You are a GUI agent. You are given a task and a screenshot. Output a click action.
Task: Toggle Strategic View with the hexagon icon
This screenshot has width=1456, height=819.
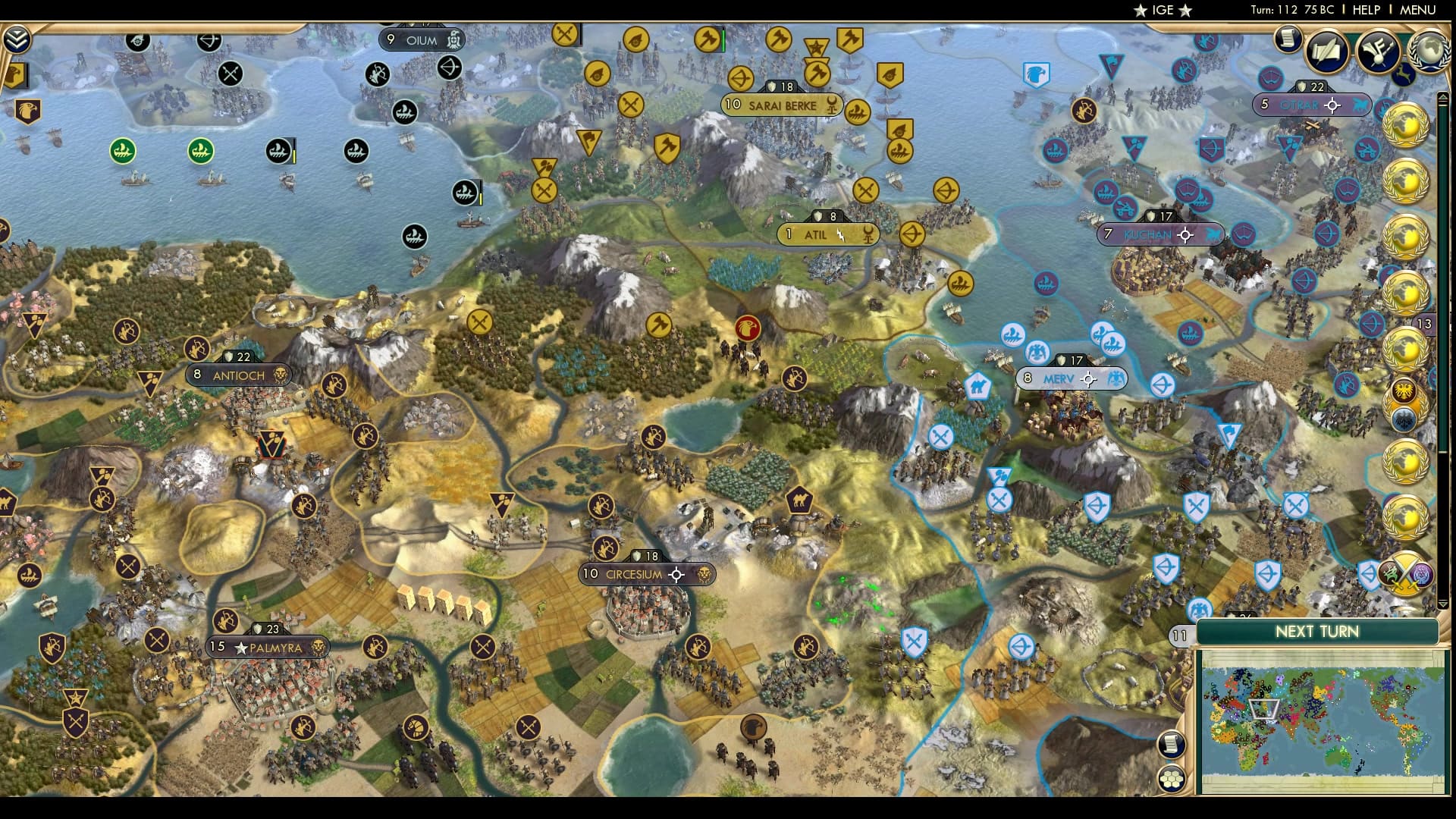tap(1172, 779)
